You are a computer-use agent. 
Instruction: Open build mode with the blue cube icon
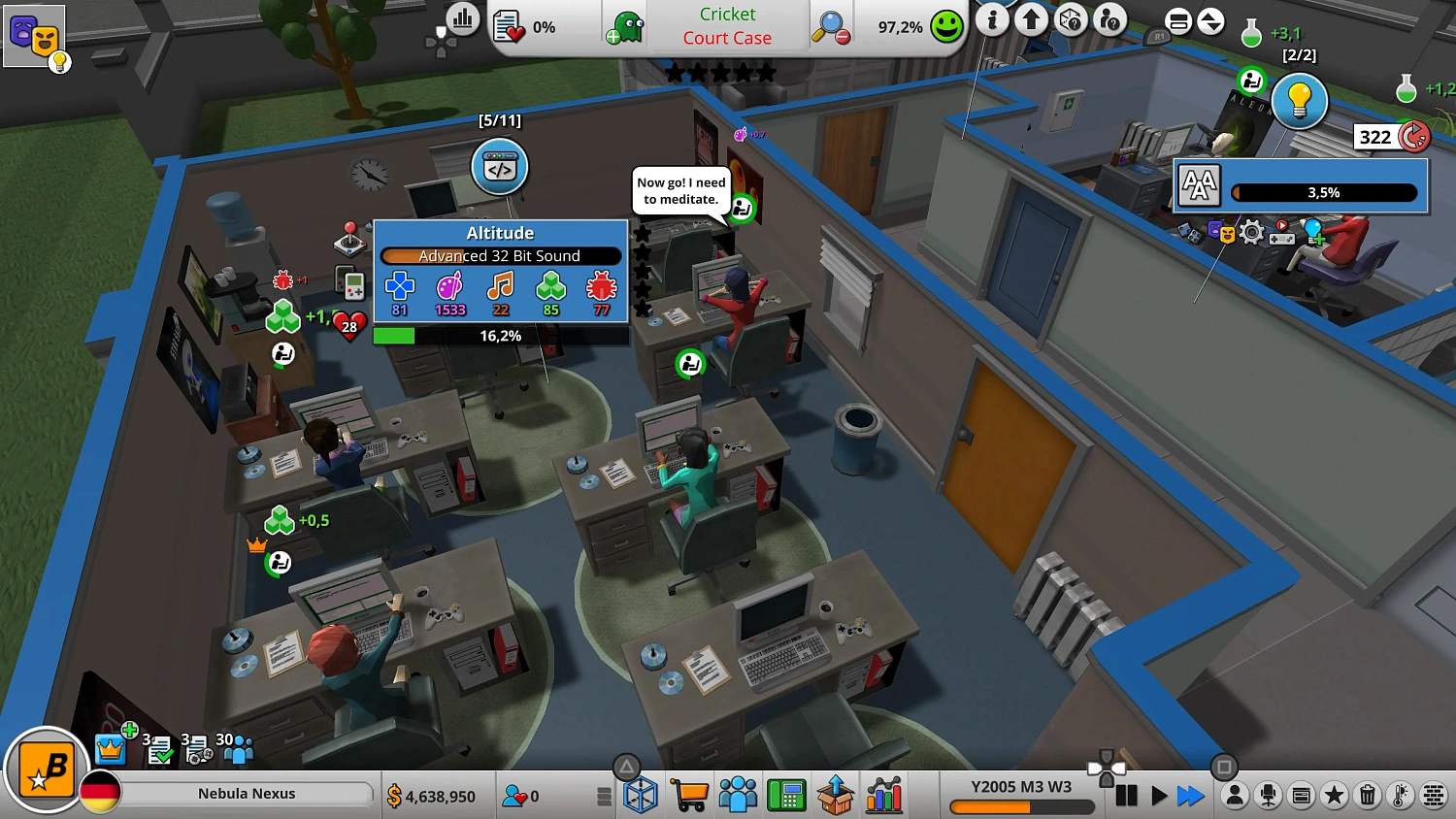[641, 795]
